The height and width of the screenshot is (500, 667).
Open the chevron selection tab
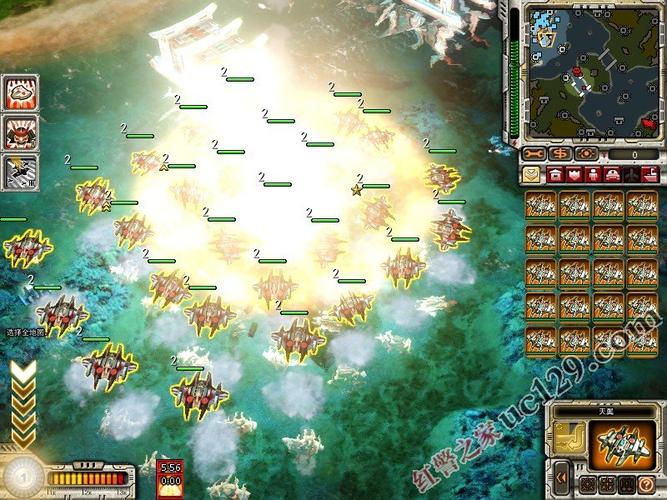(531, 174)
